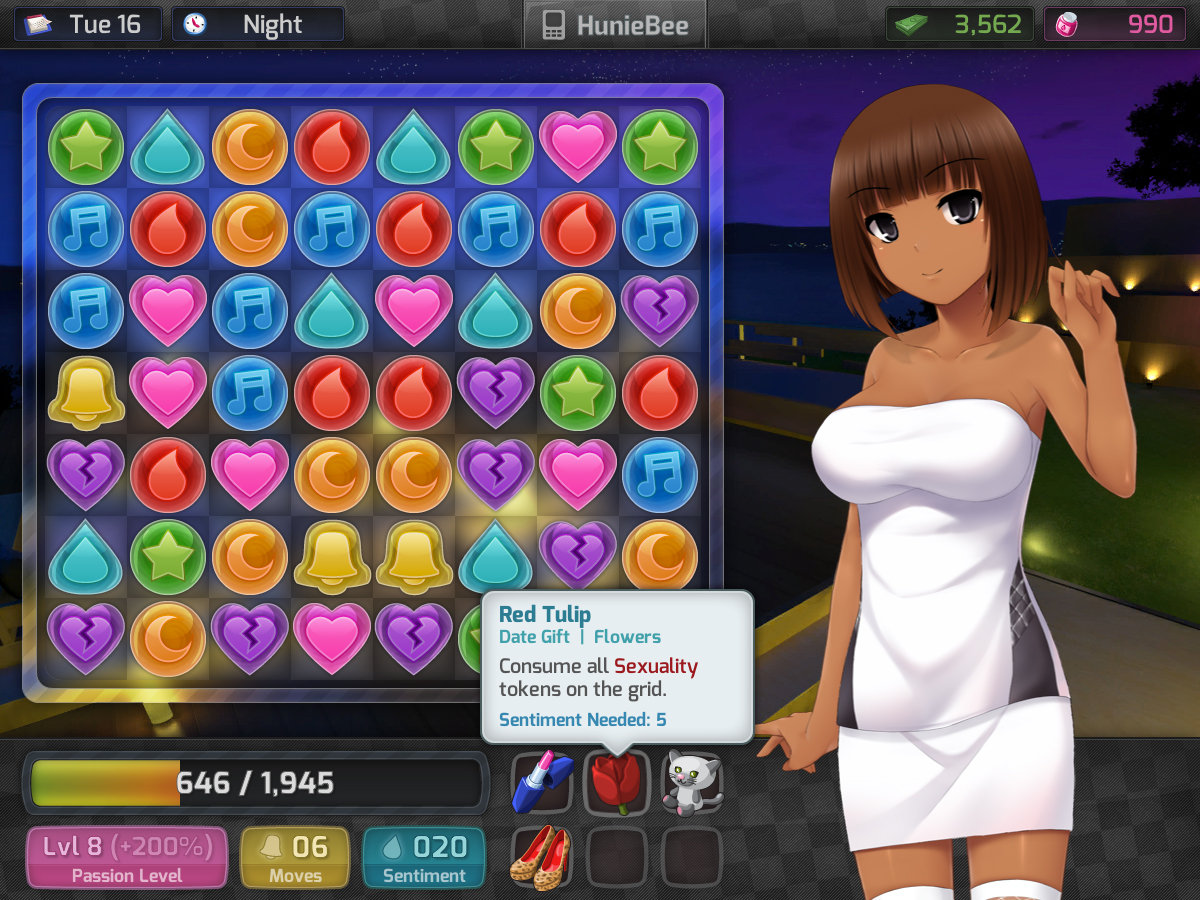1200x900 pixels.
Task: Select the pink heart token in the top row
Action: tap(577, 147)
